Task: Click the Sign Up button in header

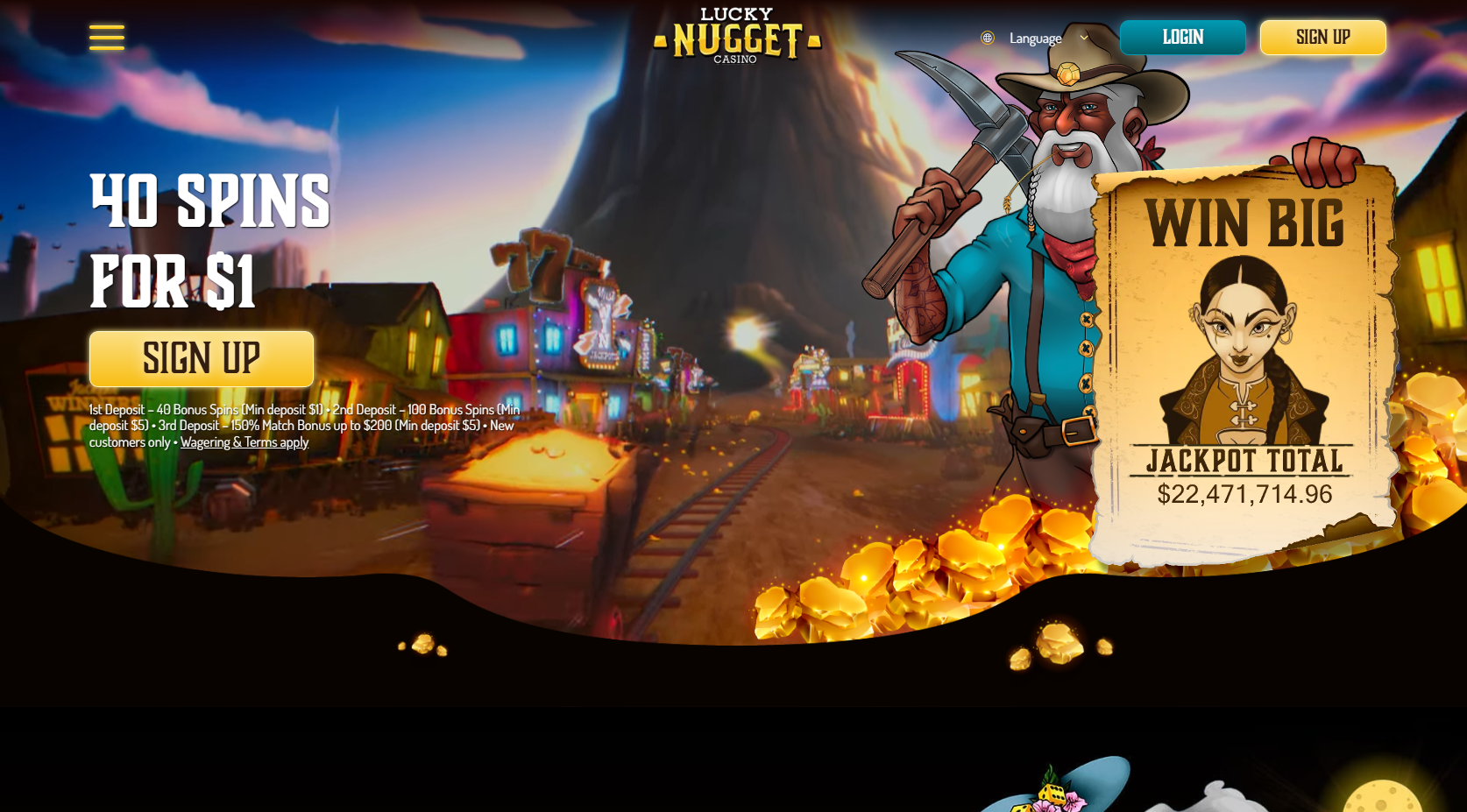Action: coord(1322,38)
